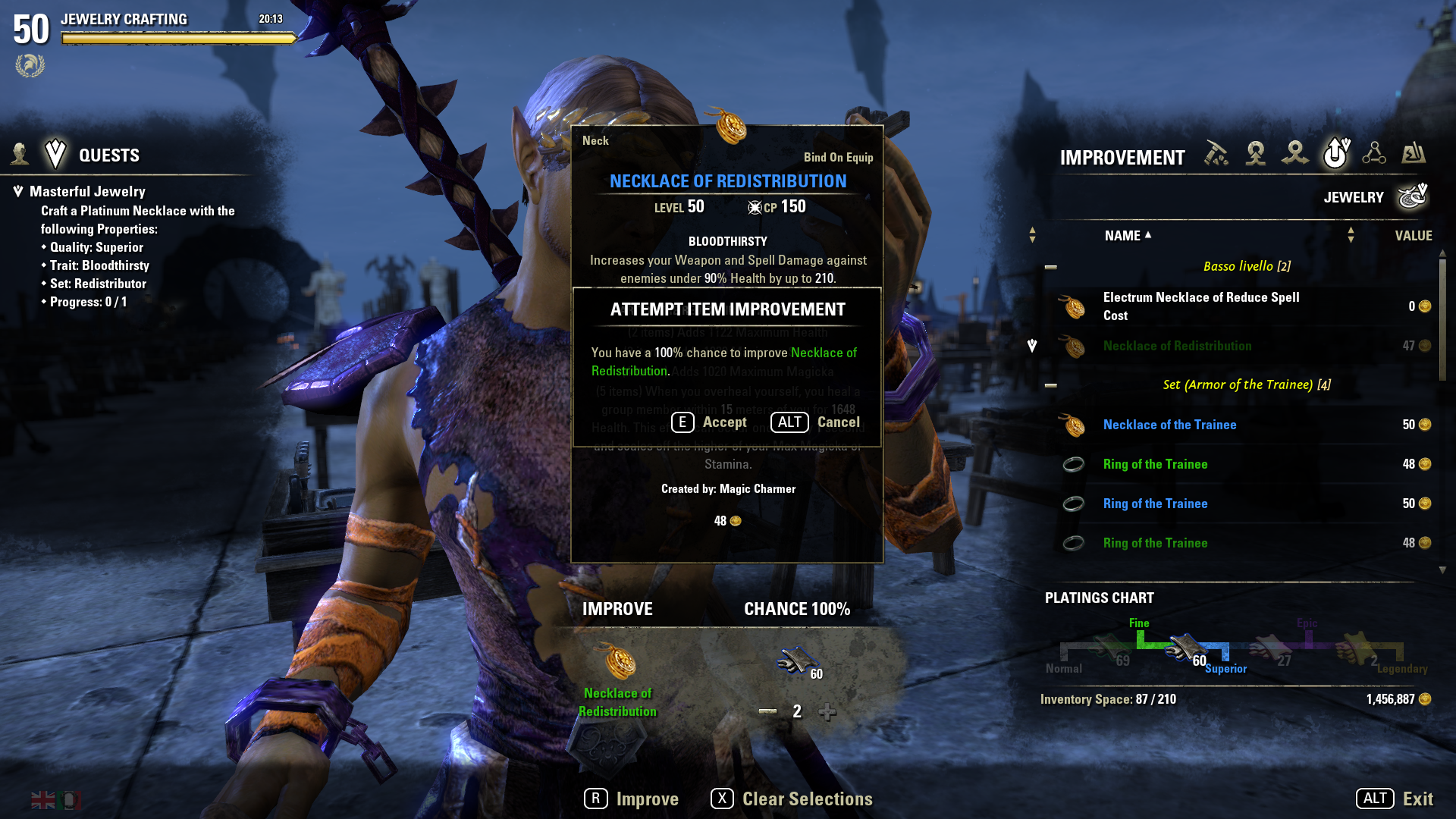
Task: Accept the item improvement attempt
Action: tap(710, 422)
